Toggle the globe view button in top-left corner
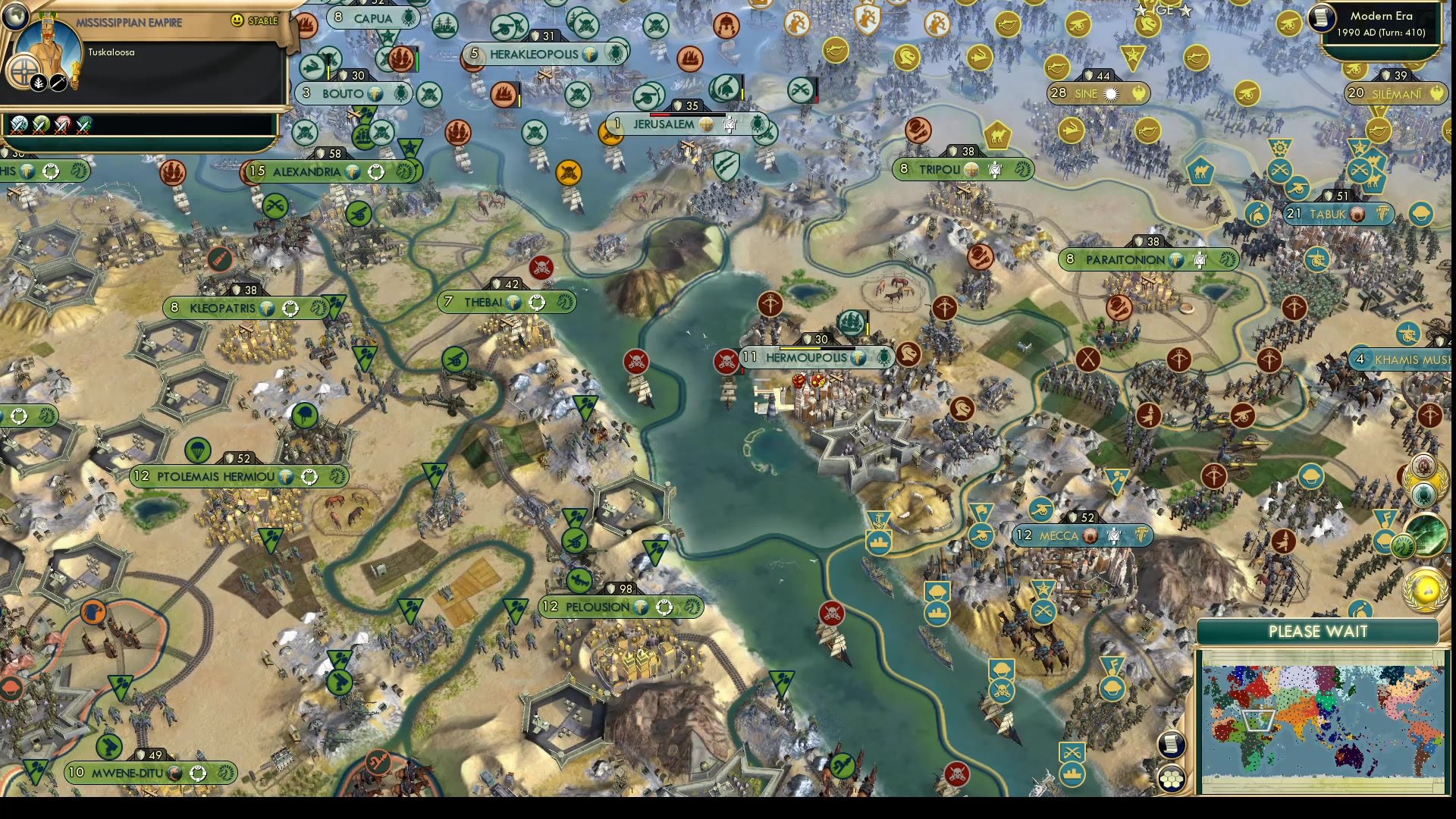1456x819 pixels. pyautogui.click(x=17, y=17)
